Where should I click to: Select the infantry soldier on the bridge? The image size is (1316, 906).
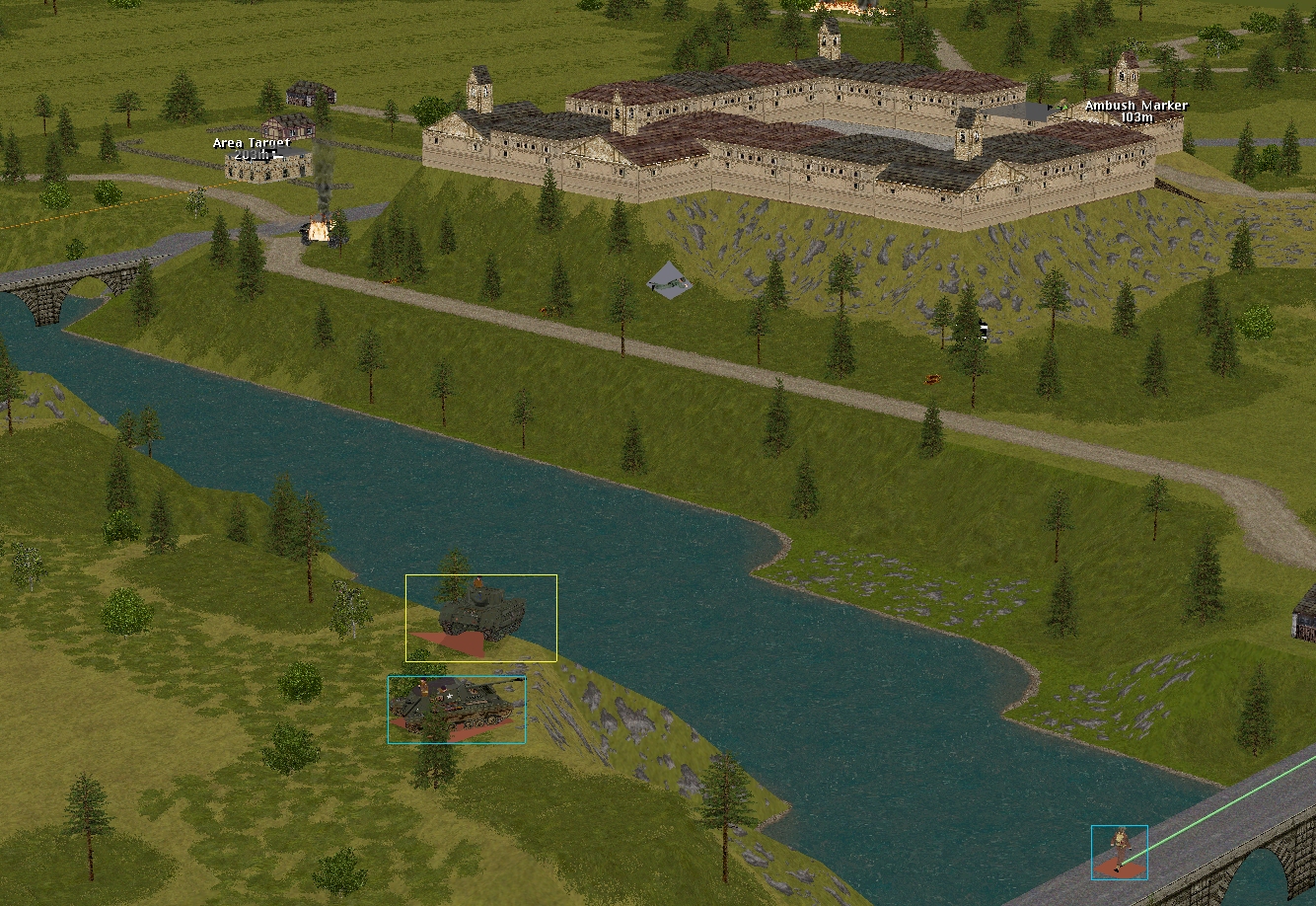click(1120, 849)
